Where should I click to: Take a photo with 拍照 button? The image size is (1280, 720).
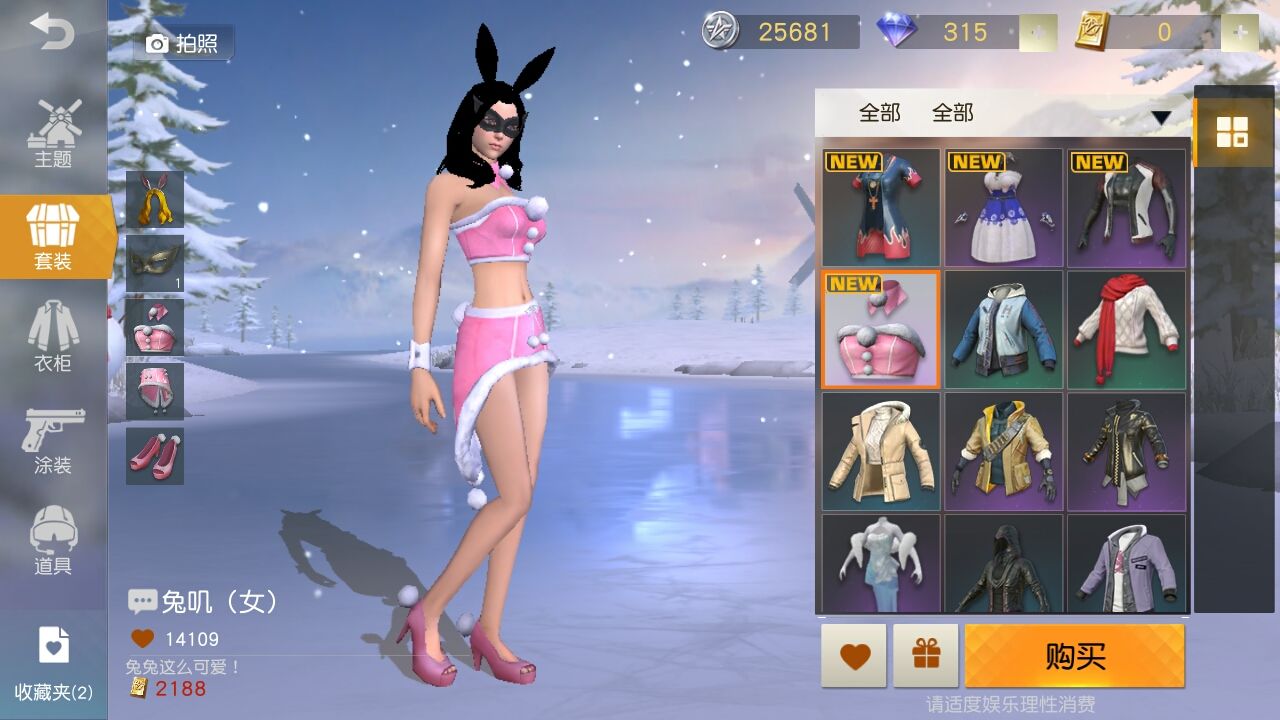click(184, 43)
